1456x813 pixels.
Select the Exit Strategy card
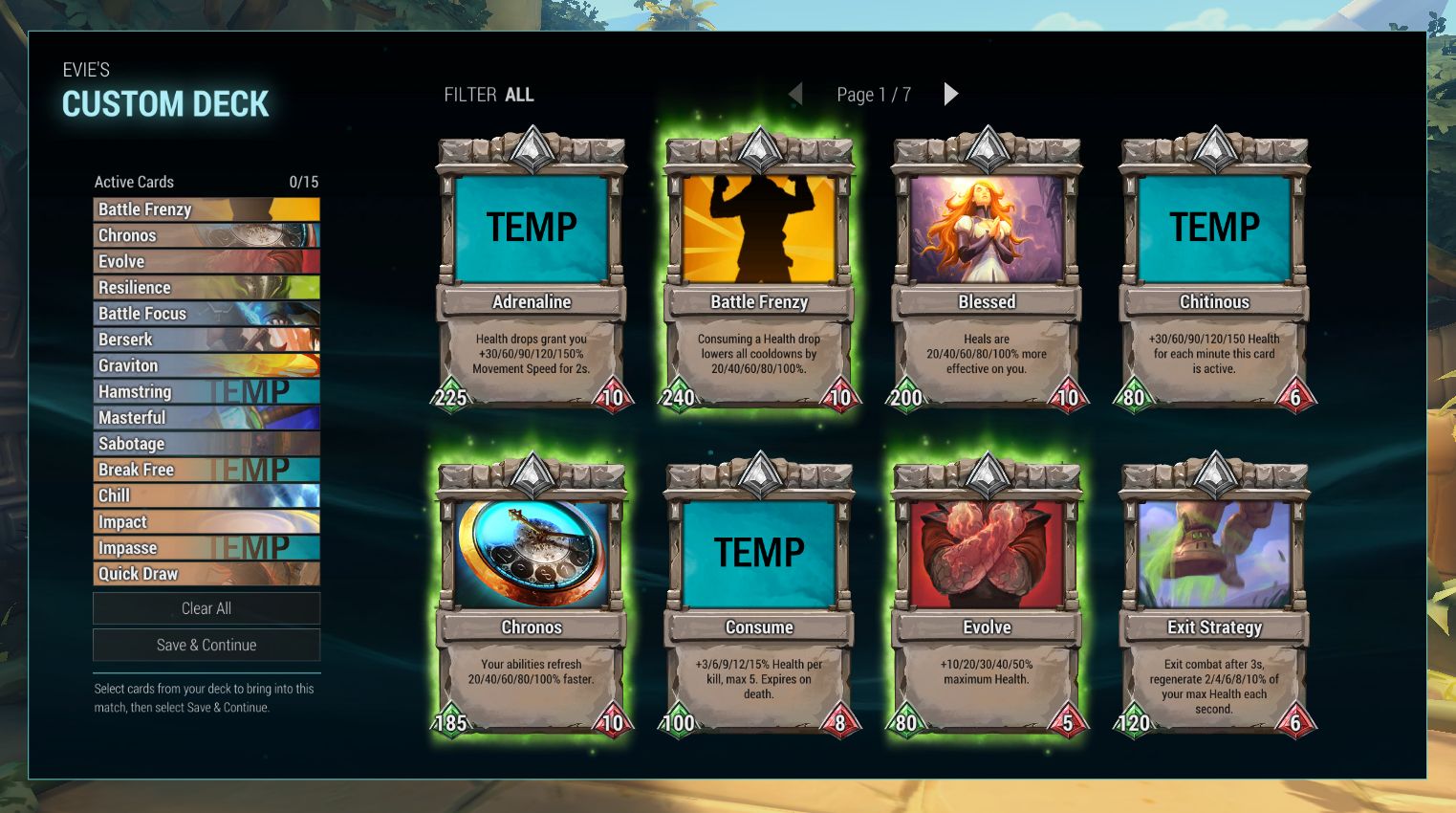tap(1214, 598)
